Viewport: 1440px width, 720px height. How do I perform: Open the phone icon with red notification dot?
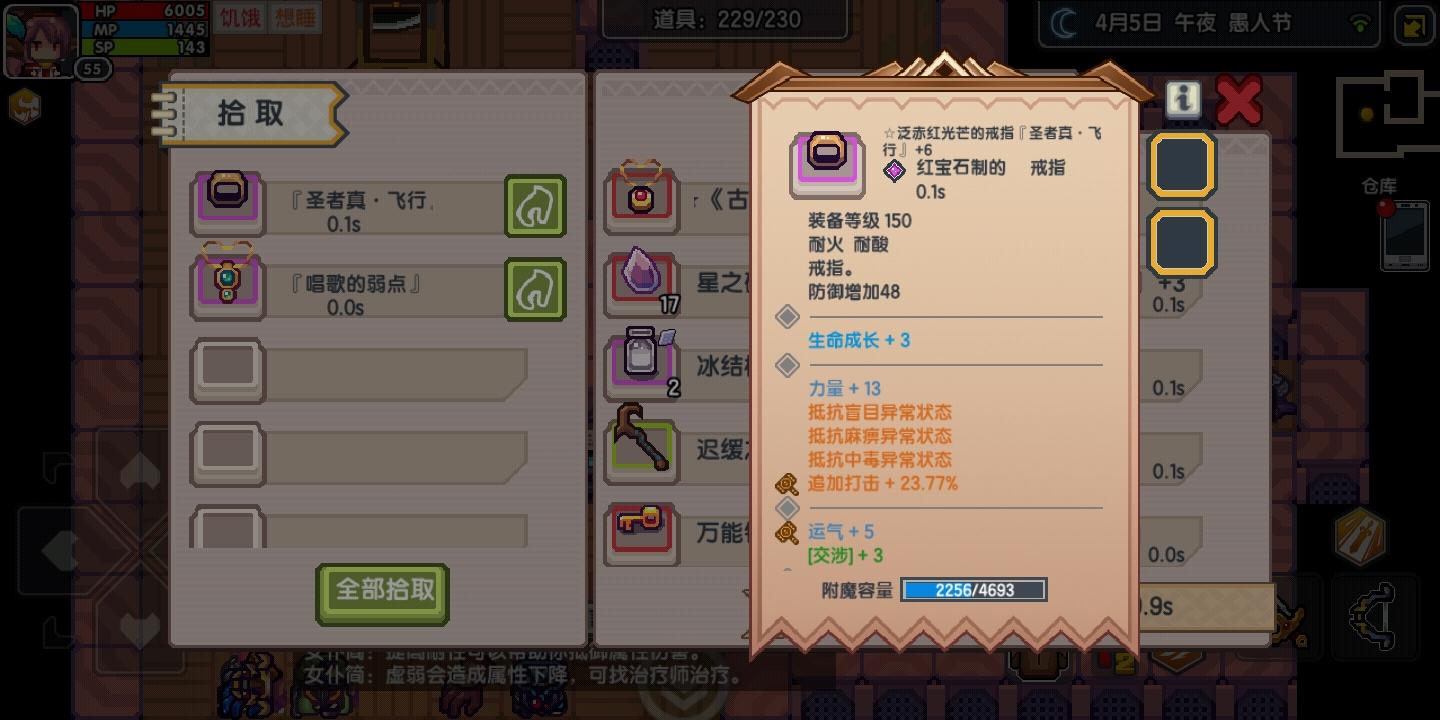point(1404,234)
